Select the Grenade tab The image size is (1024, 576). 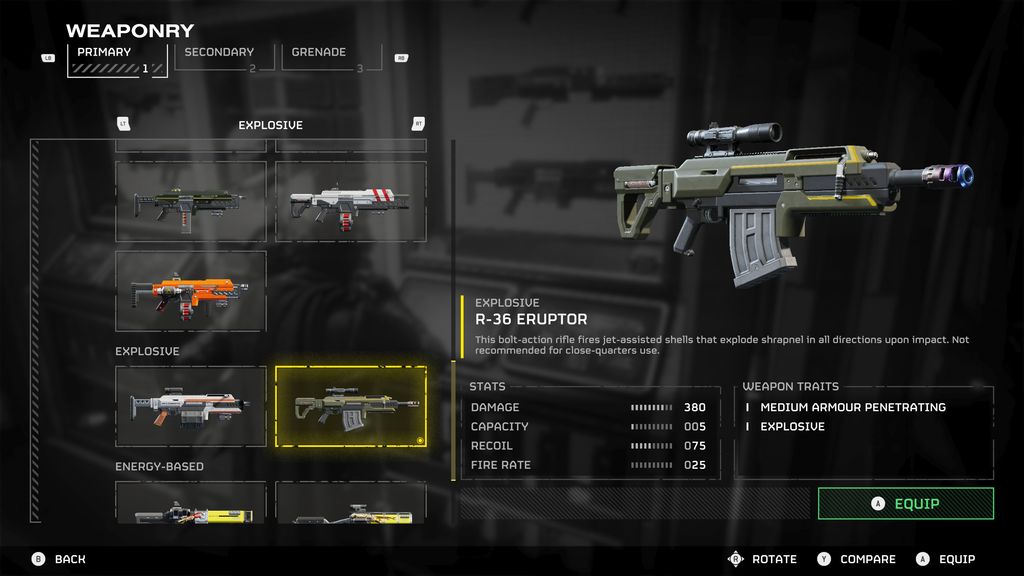tap(325, 59)
